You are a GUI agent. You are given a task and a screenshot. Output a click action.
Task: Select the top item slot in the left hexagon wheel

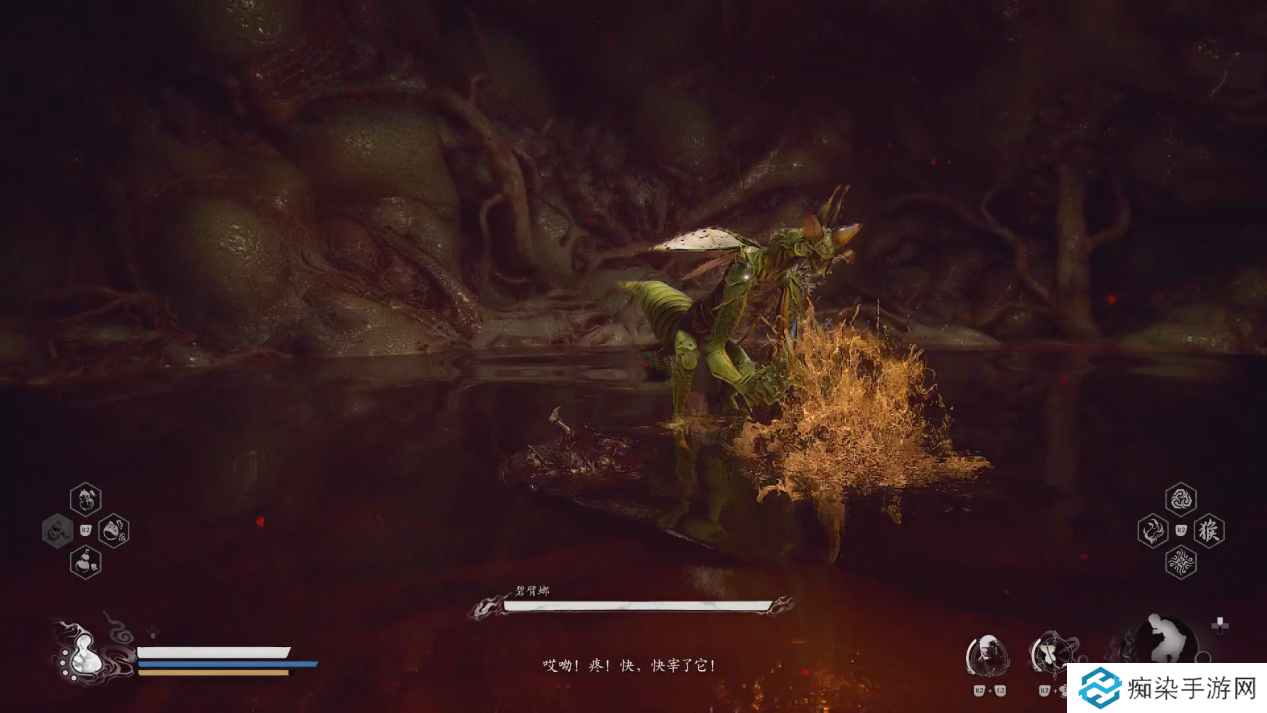pos(85,498)
